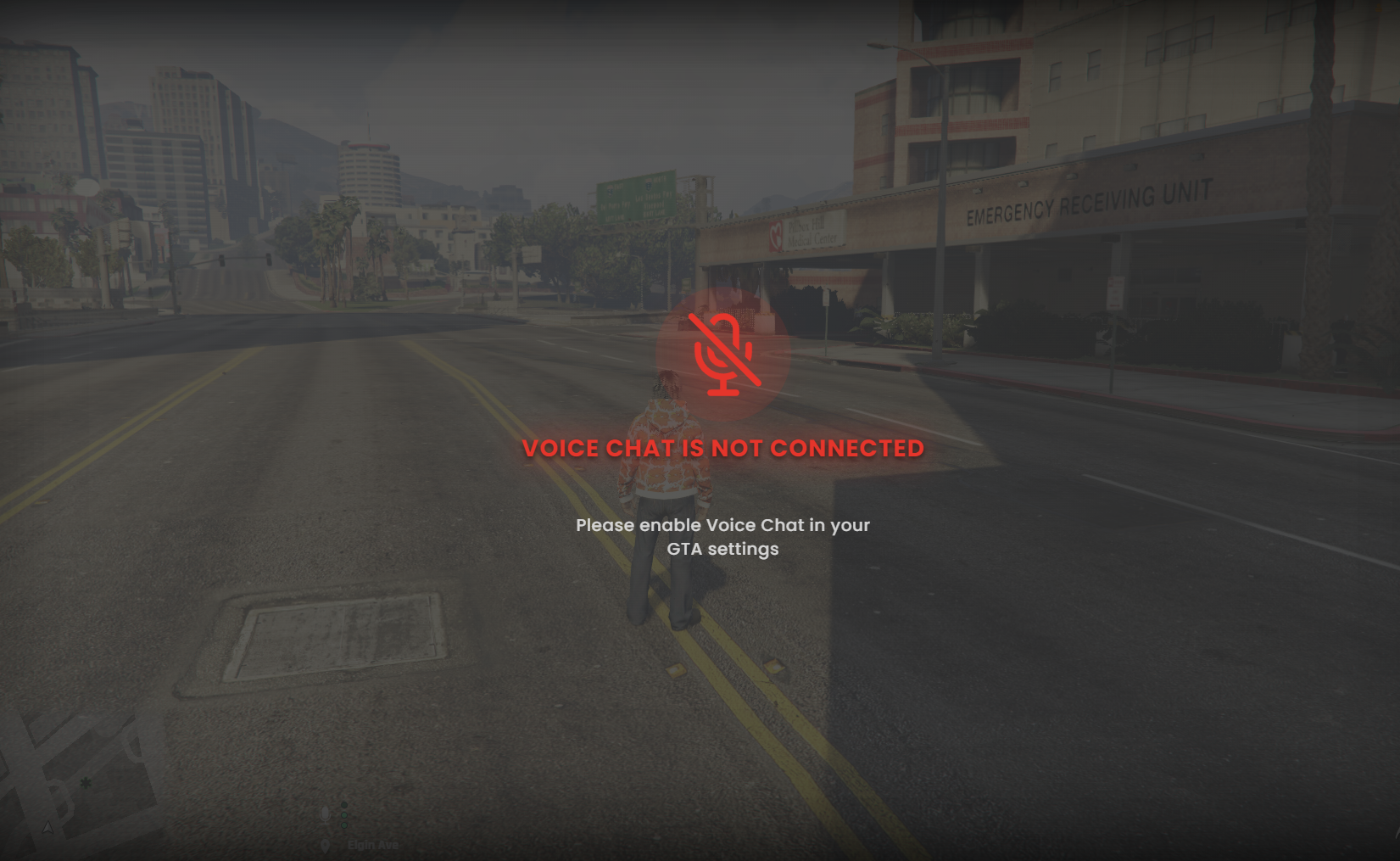This screenshot has height=861, width=1400.
Task: Select the top green voice-range dot
Action: [344, 804]
